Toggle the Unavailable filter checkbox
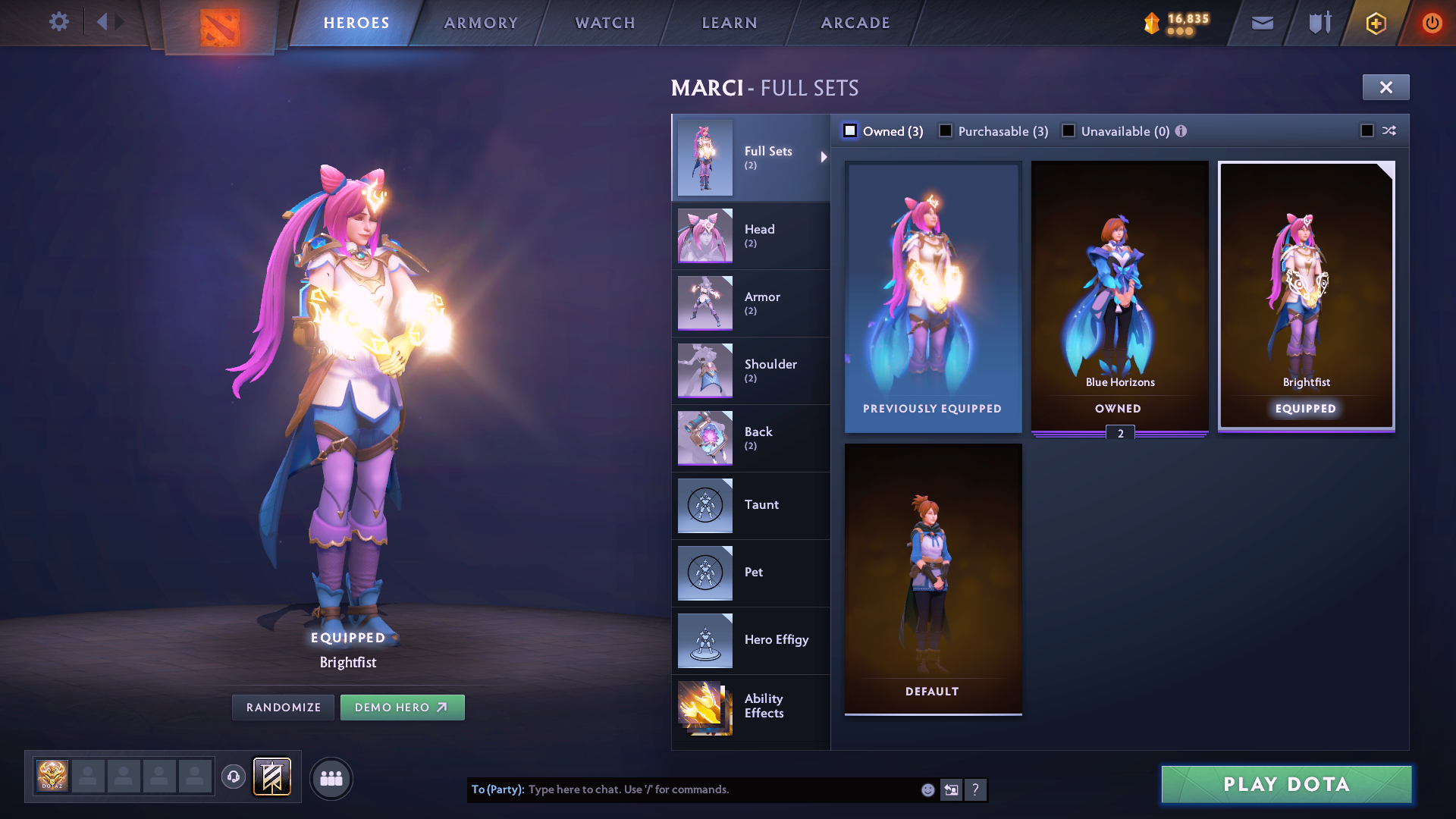The height and width of the screenshot is (819, 1456). tap(1068, 131)
